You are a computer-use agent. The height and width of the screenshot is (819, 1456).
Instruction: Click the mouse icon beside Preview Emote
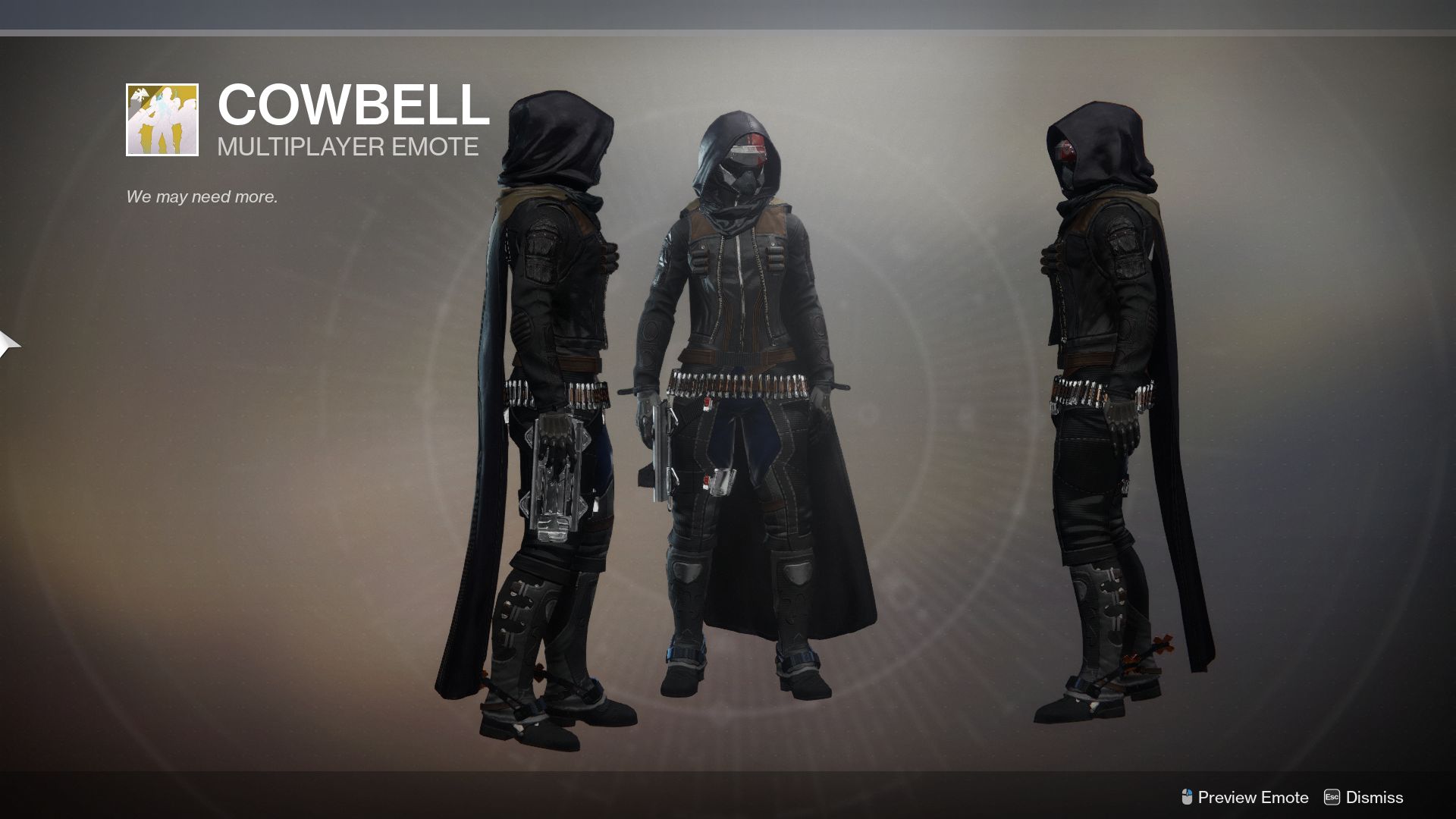point(1188,797)
